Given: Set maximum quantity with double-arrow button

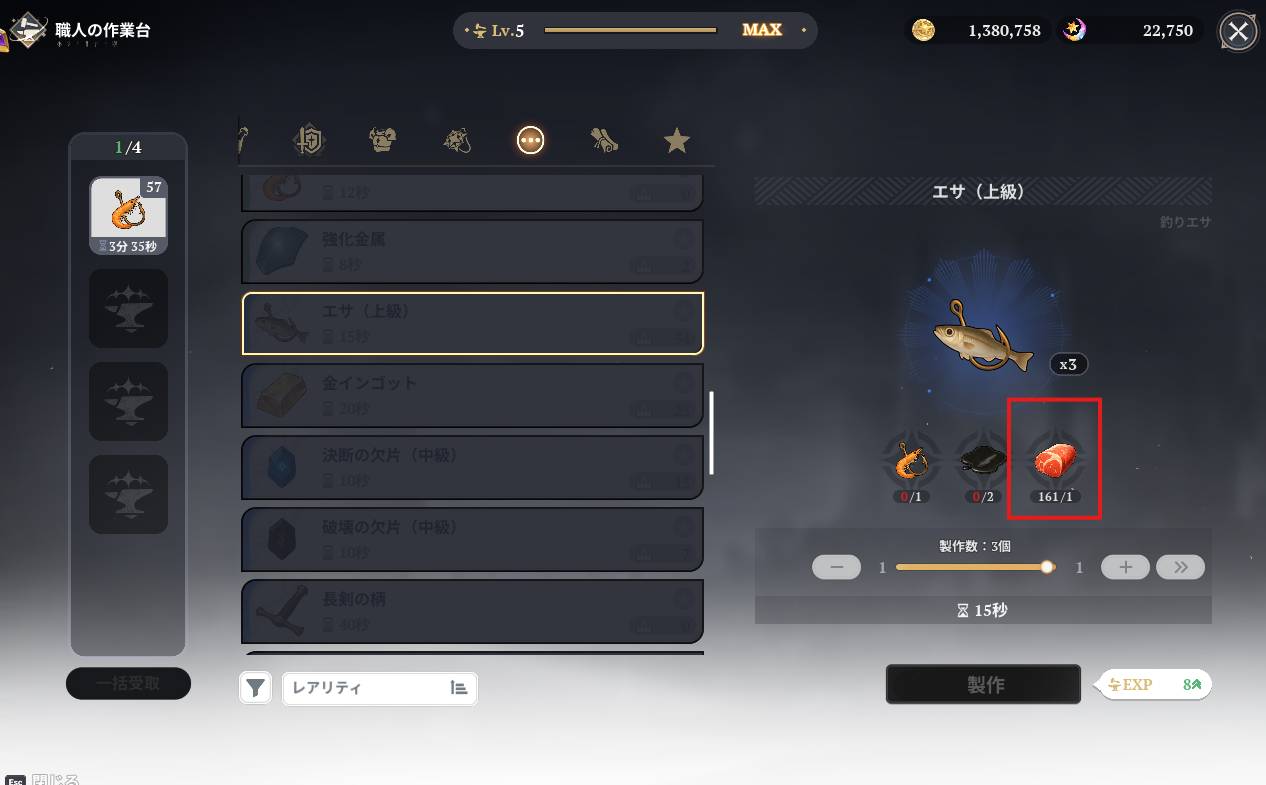Looking at the screenshot, I should (1180, 567).
